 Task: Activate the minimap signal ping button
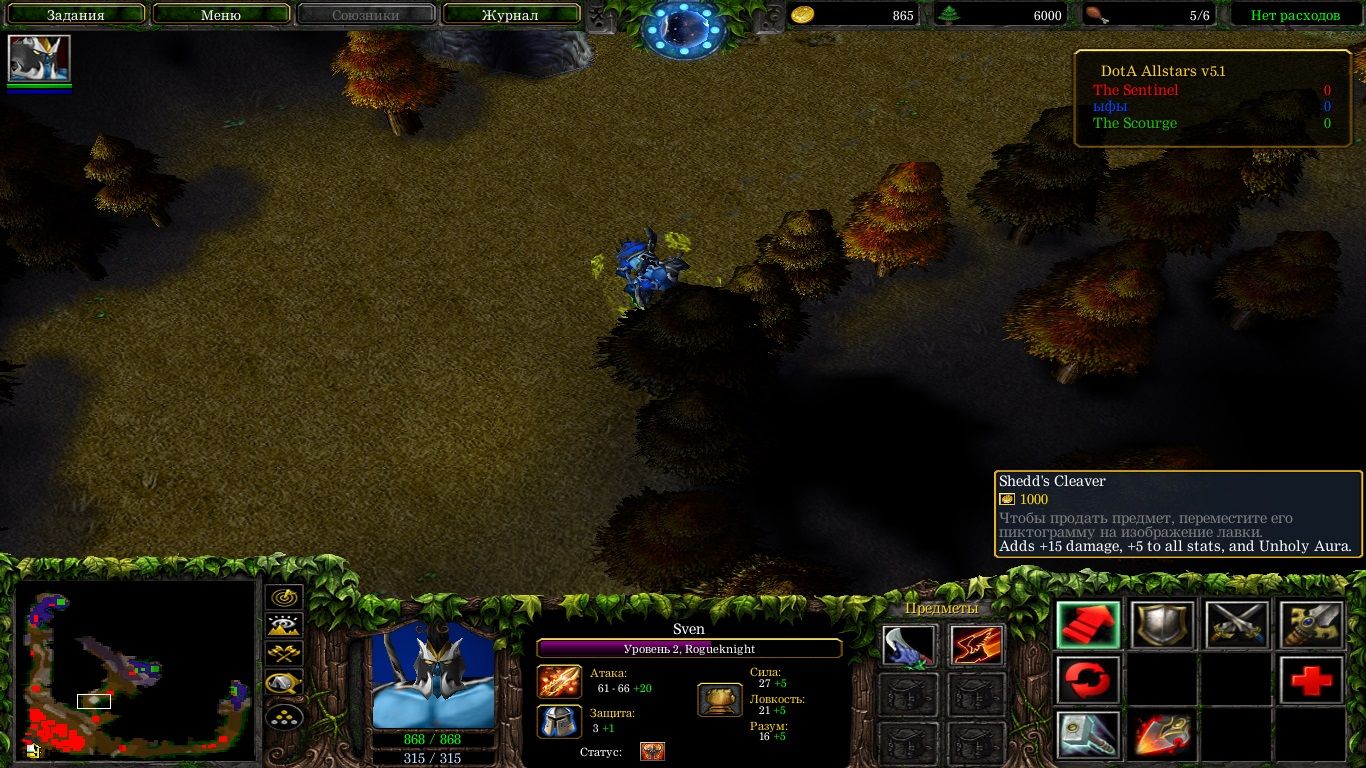(x=285, y=597)
